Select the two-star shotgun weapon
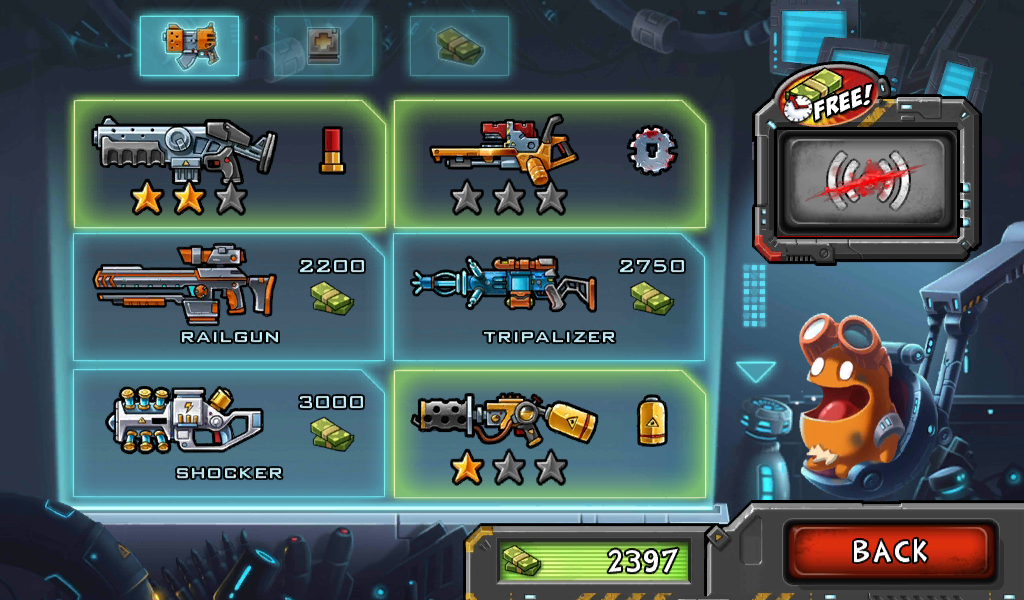1024x600 pixels. coord(229,164)
